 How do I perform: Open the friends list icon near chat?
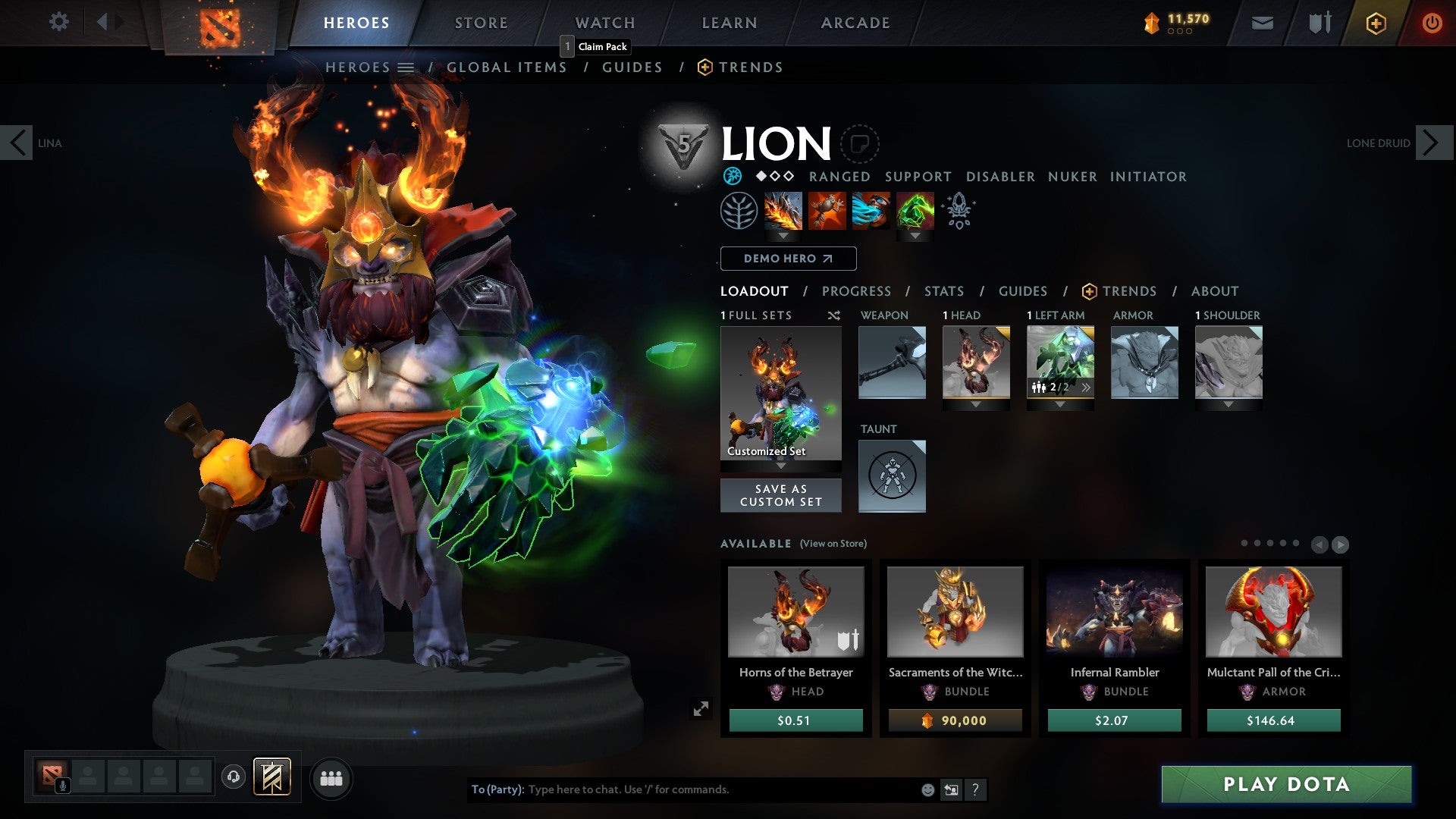click(x=331, y=778)
